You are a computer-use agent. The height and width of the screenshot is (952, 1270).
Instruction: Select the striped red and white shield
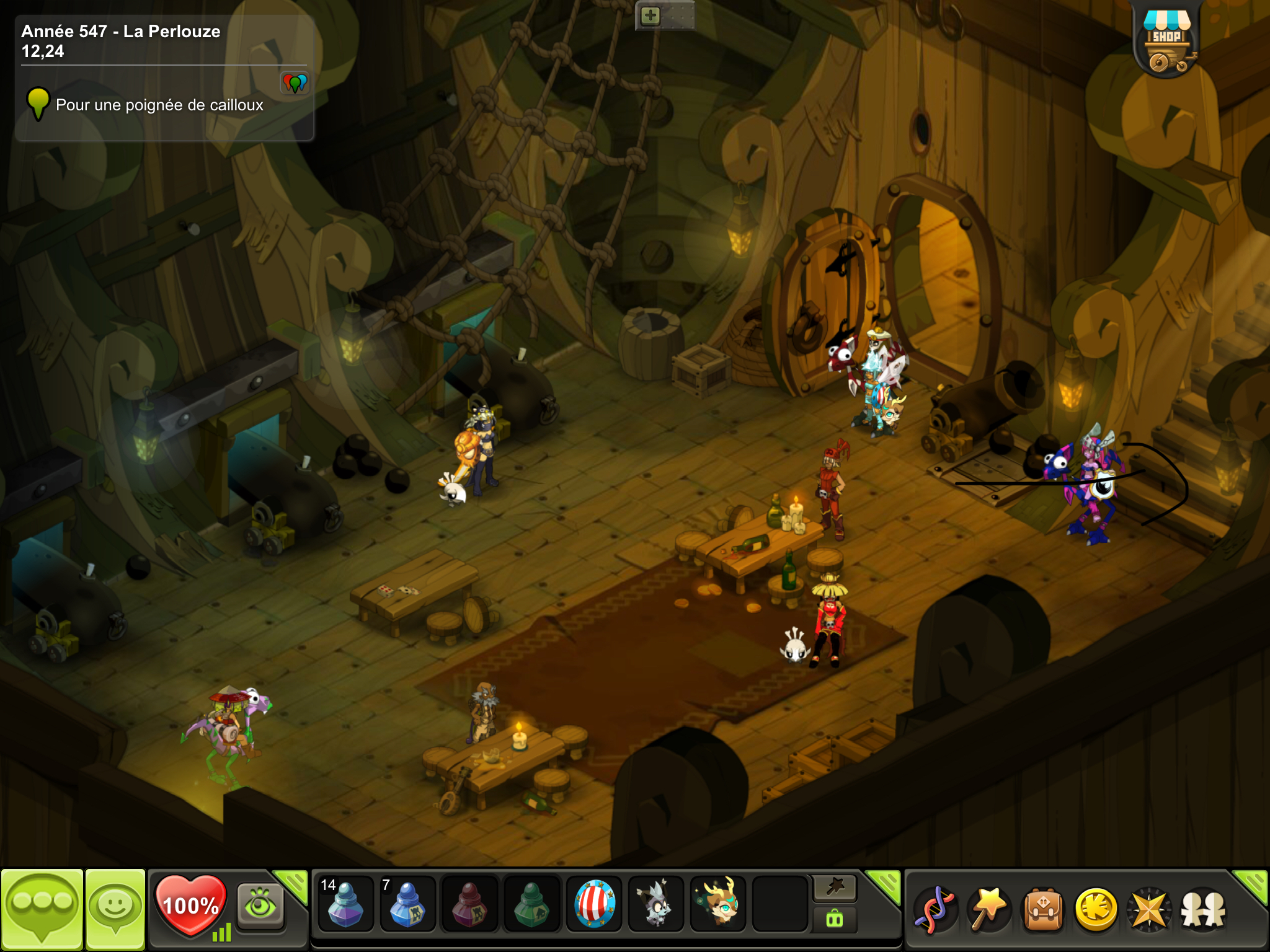tap(594, 904)
